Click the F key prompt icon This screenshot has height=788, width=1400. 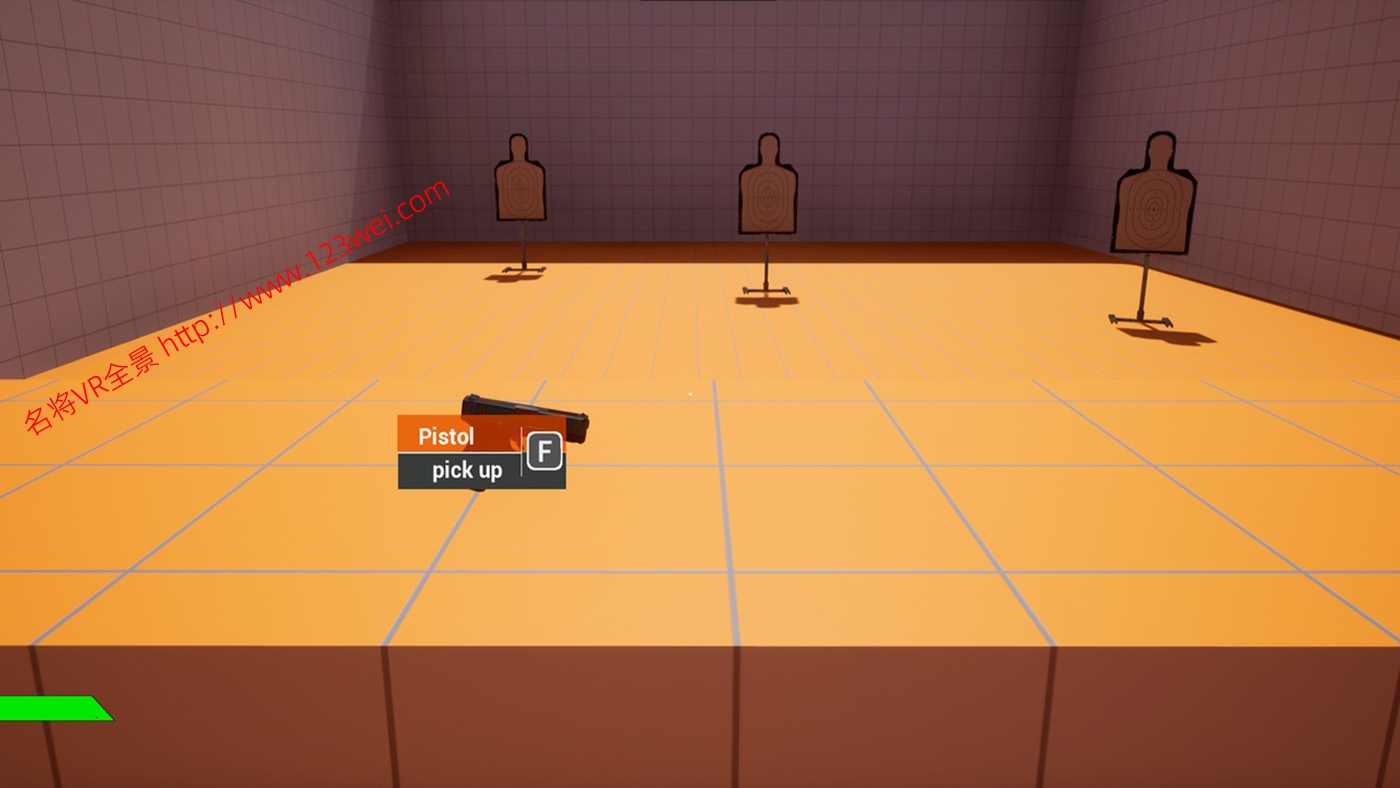[546, 452]
